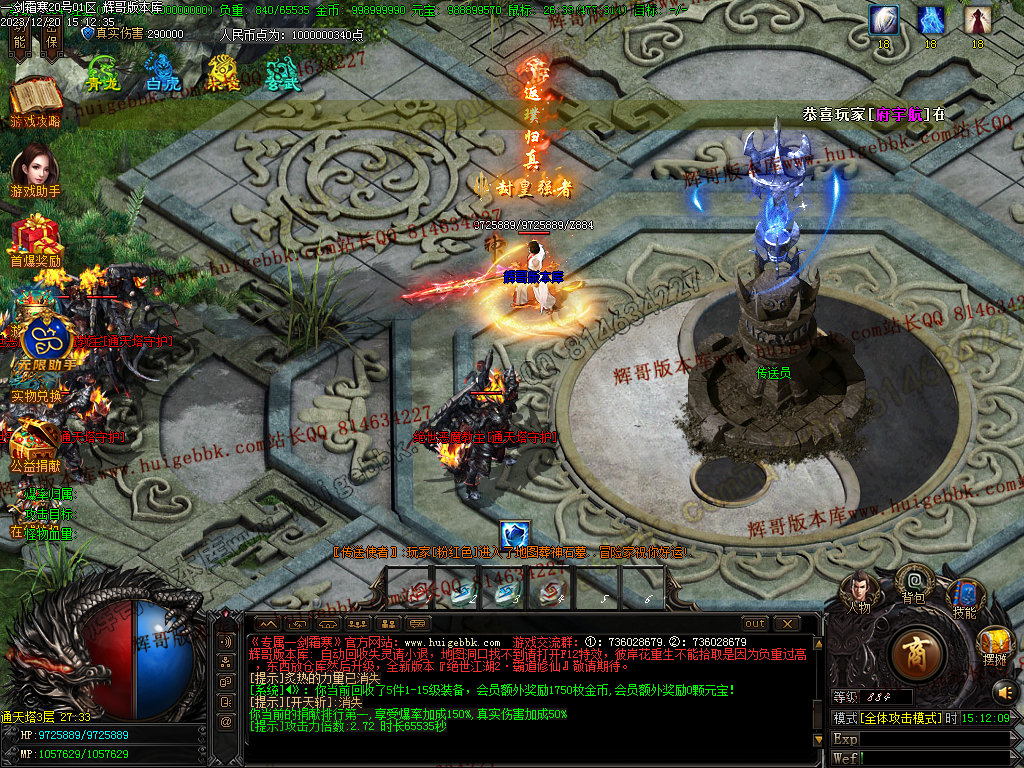This screenshot has width=1024, height=768.
Task: Click the blue buff icon above hotbar
Action: click(x=515, y=535)
